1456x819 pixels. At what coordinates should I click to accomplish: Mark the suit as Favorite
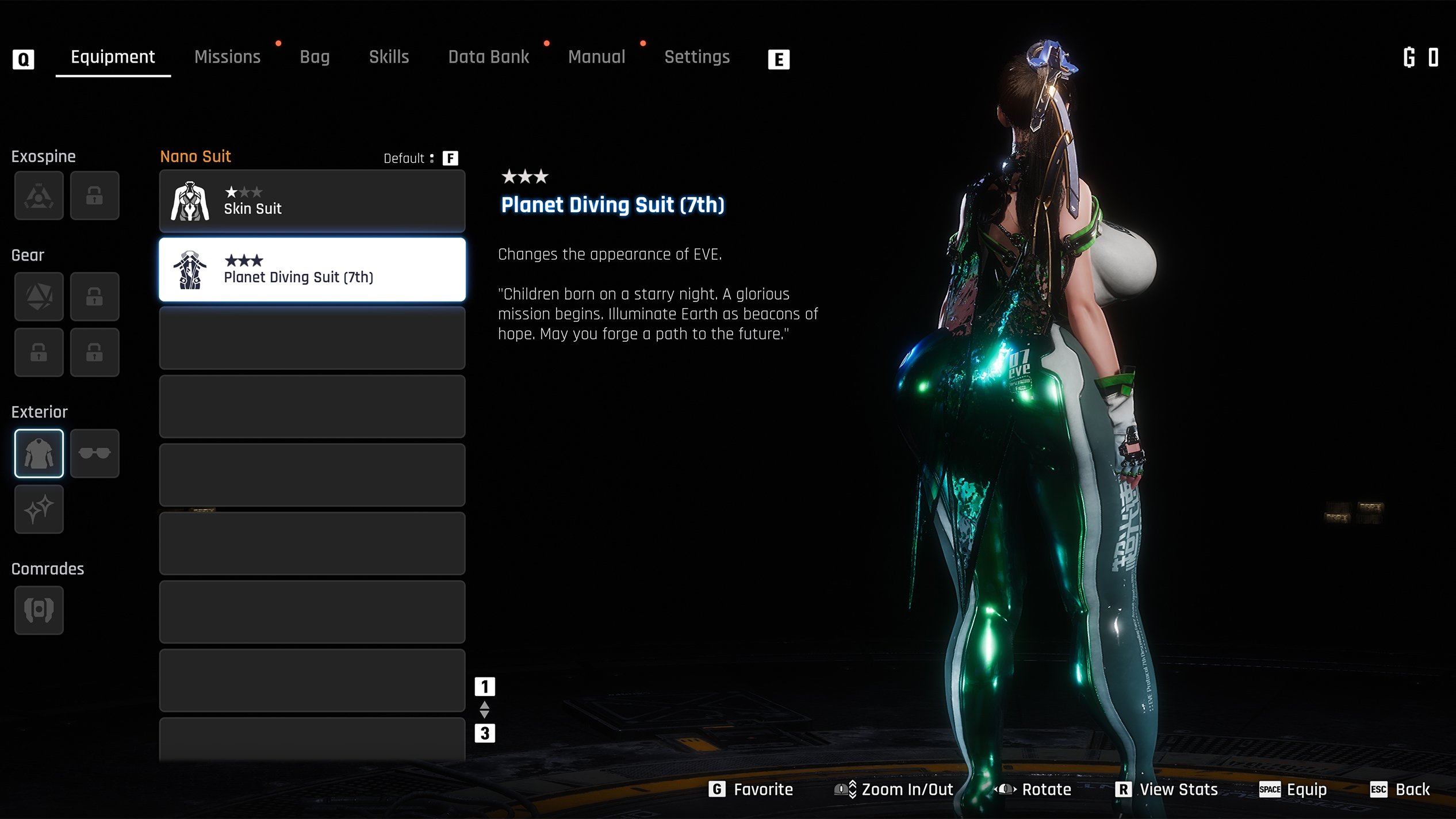tap(751, 790)
